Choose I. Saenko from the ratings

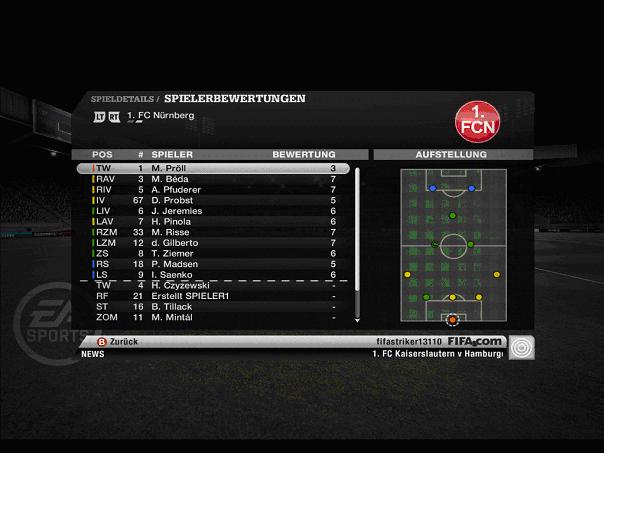pos(214,275)
